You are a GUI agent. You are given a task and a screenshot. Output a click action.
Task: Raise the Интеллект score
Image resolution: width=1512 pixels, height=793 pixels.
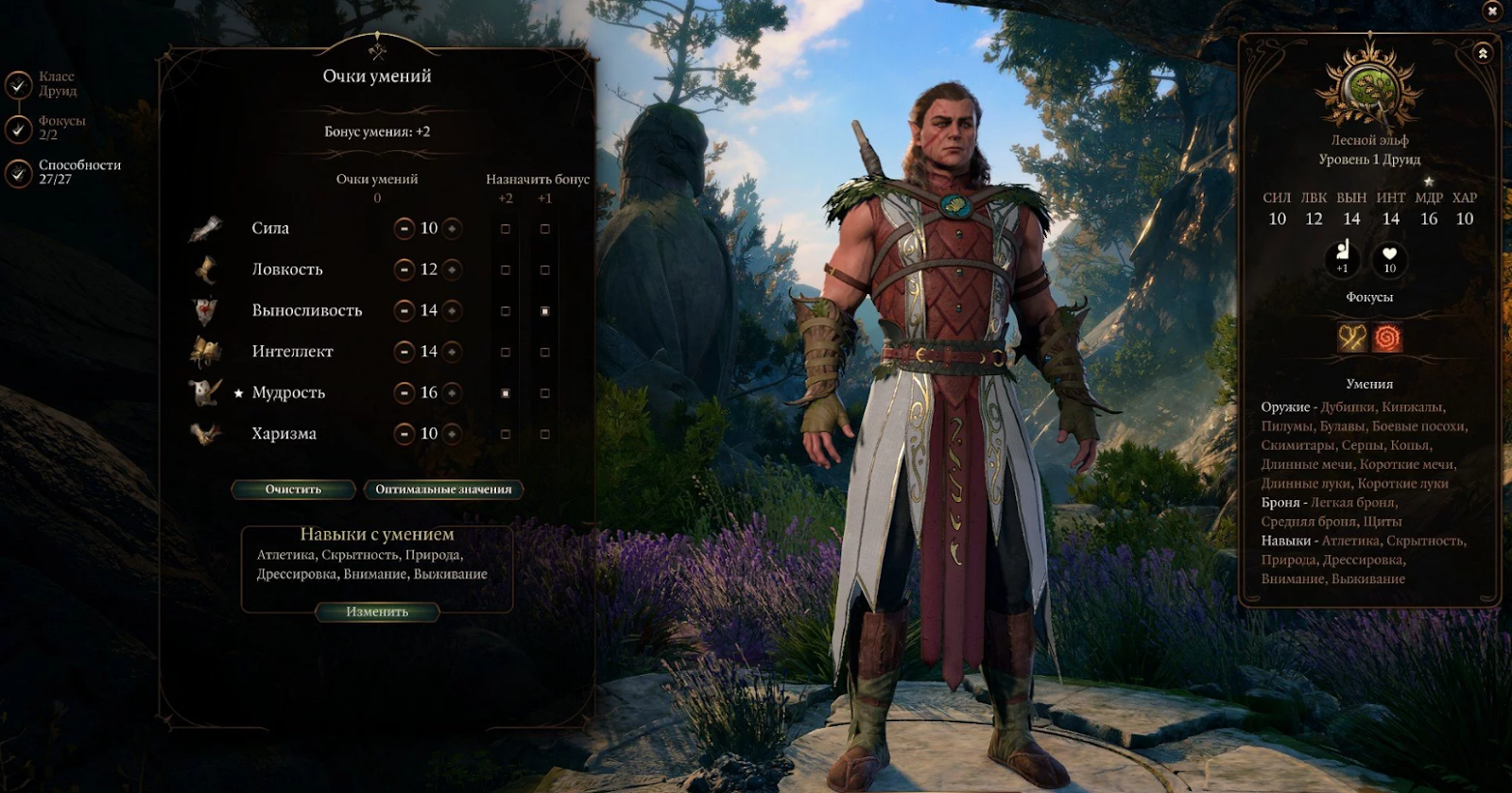452,352
